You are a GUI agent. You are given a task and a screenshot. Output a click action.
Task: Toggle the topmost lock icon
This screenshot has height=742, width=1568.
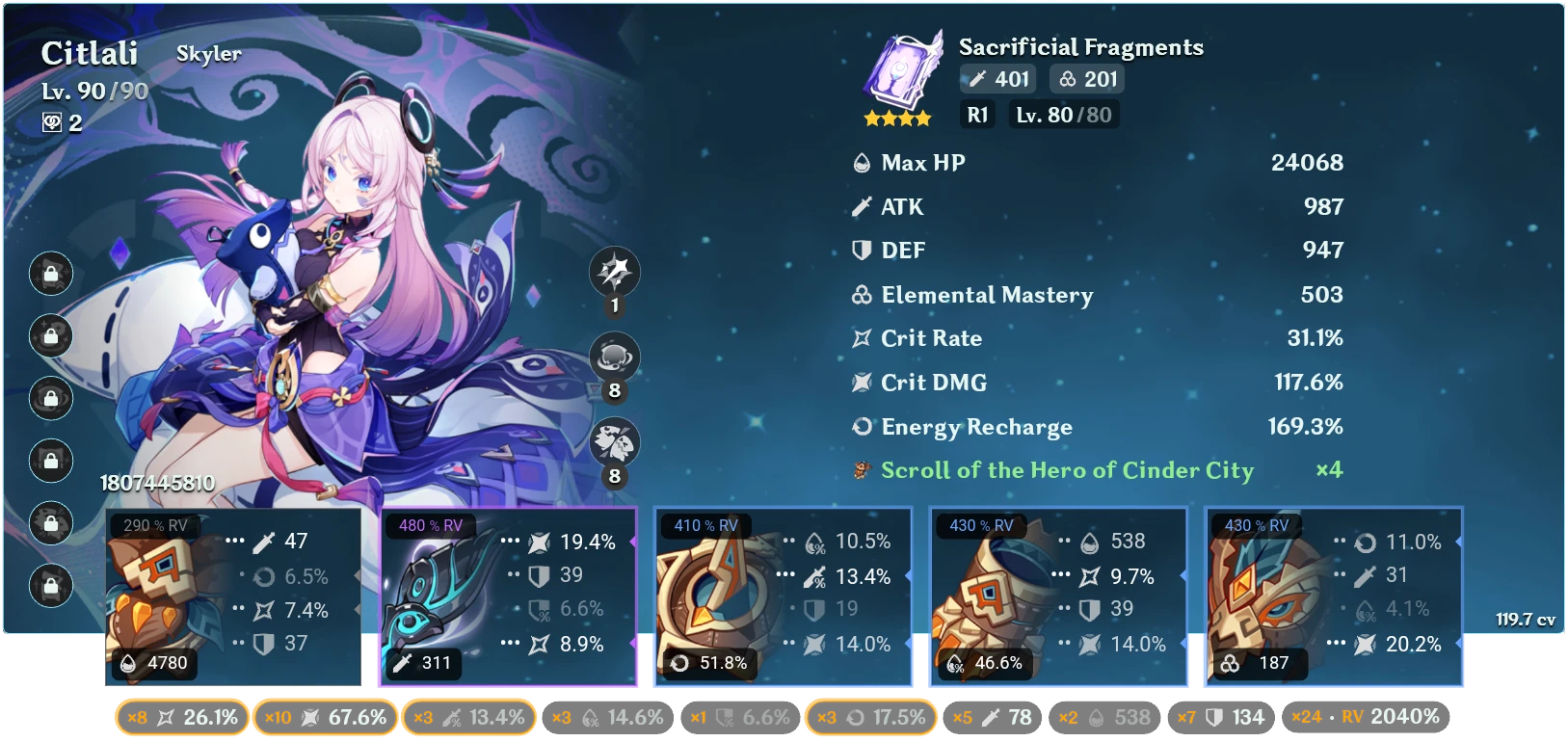[51, 274]
